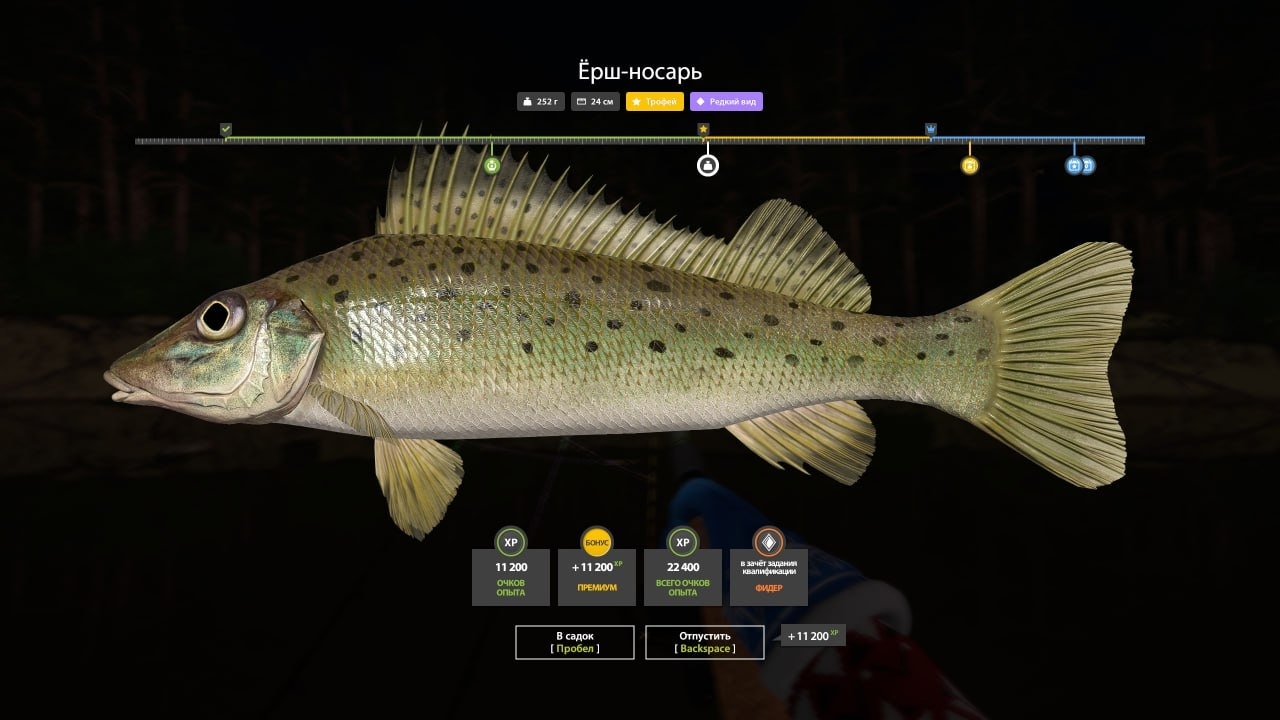Click the green circular marker on the scale
This screenshot has height=720, width=1280.
tap(492, 165)
